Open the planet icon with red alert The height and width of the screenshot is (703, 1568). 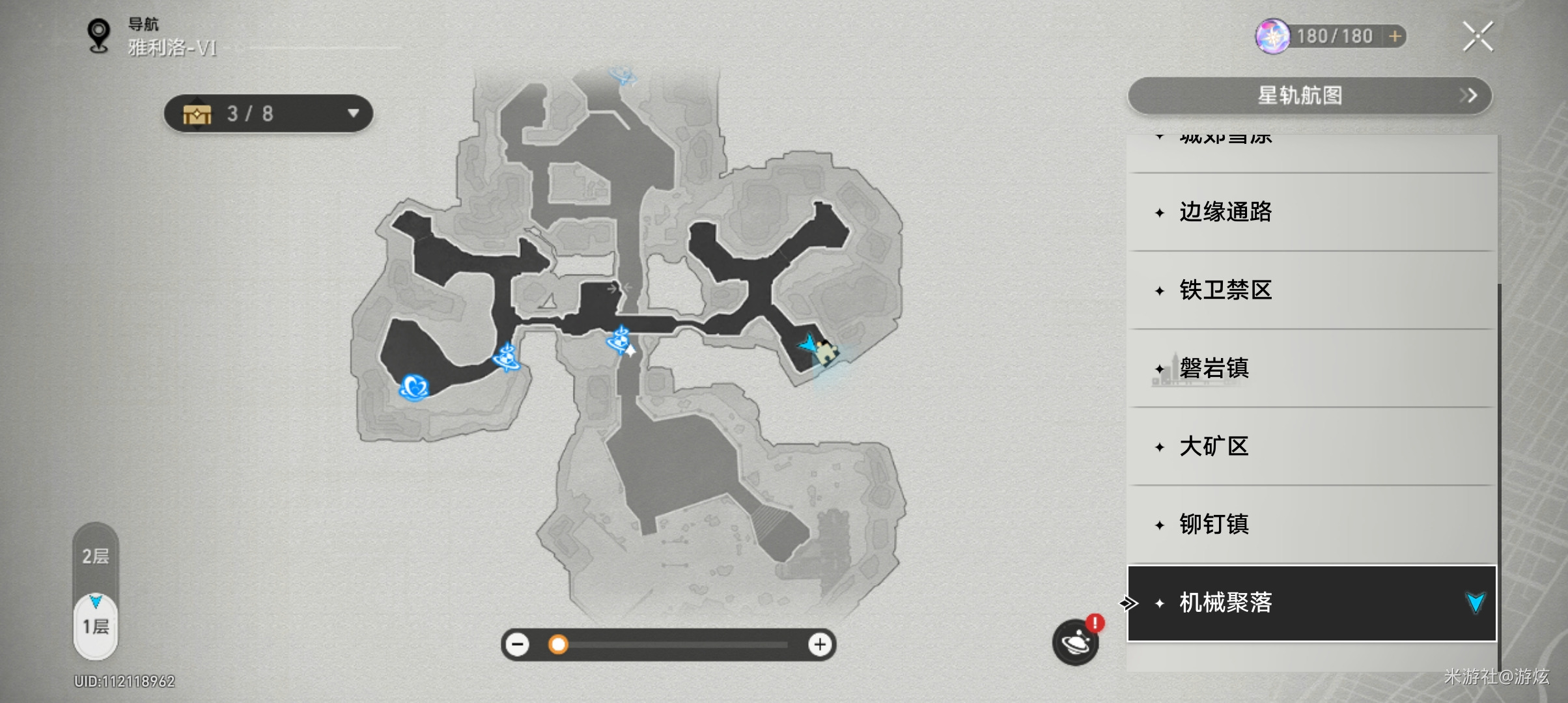1075,642
